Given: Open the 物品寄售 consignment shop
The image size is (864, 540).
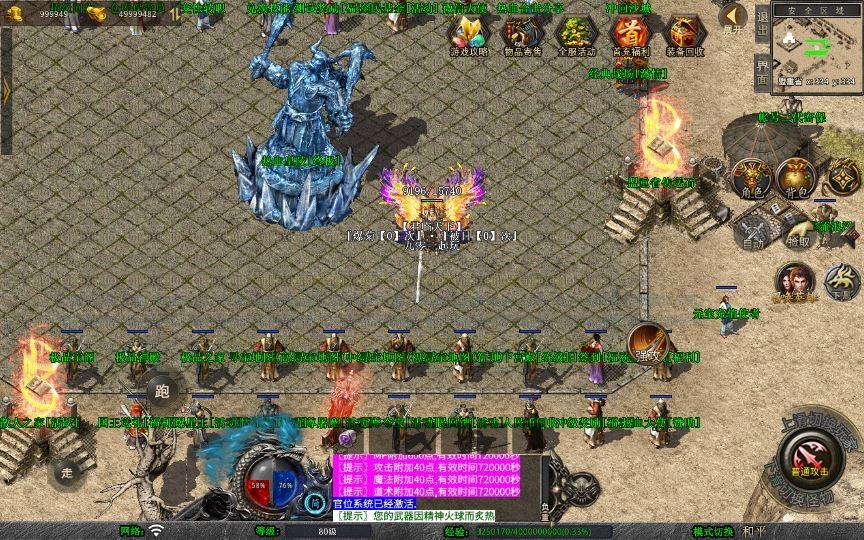Looking at the screenshot, I should 520,34.
